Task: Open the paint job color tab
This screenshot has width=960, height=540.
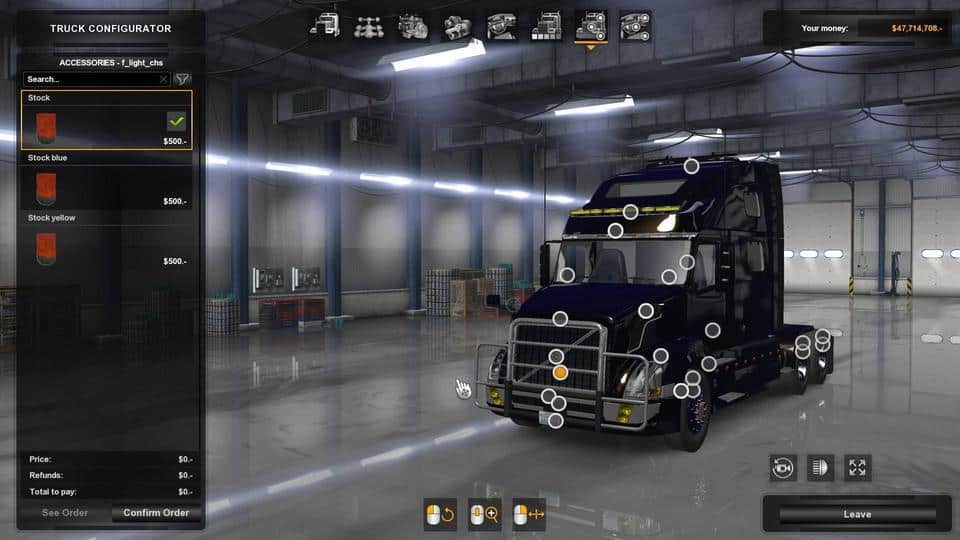Action: [x=545, y=25]
